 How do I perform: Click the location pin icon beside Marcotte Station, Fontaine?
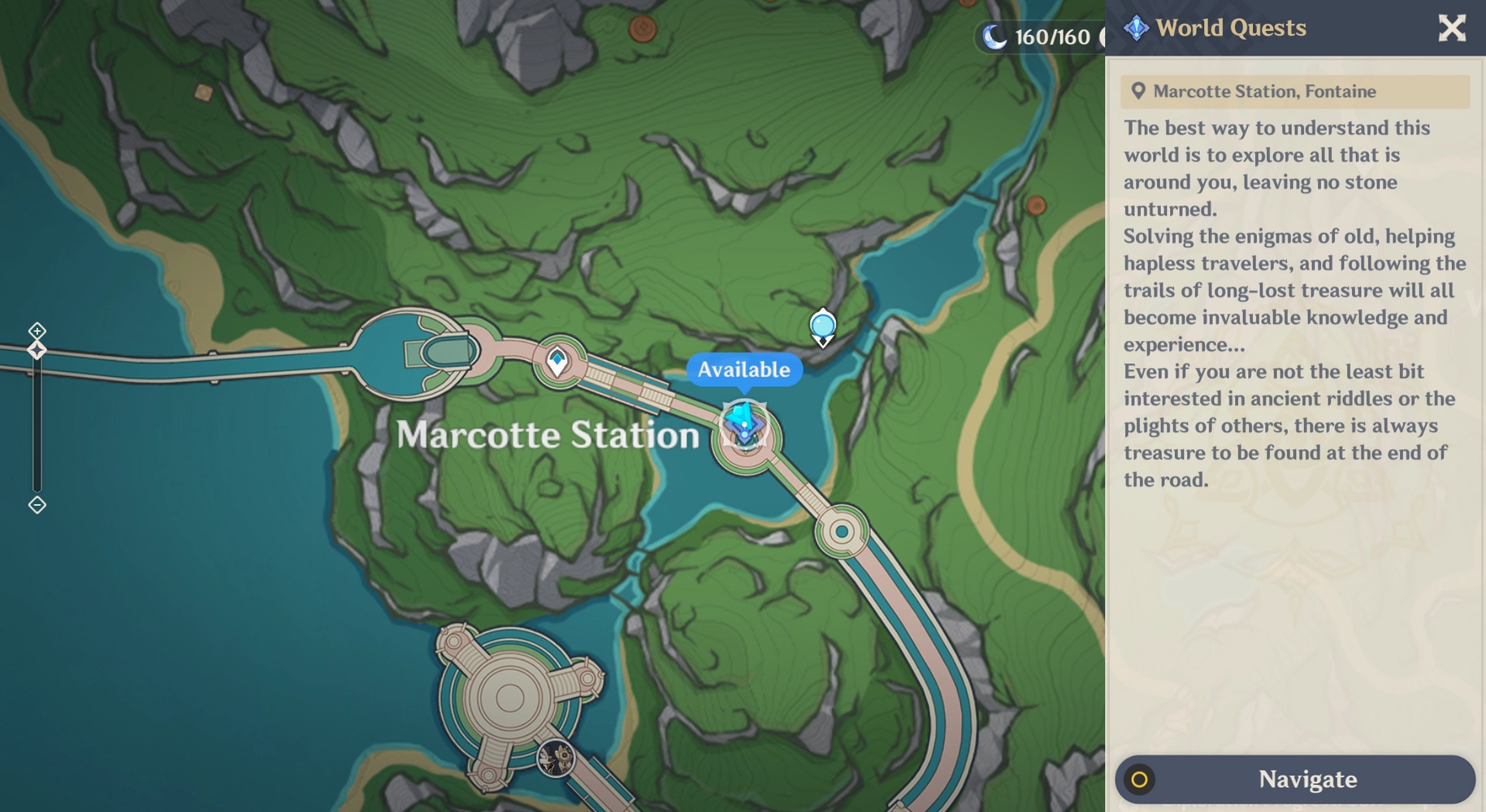click(1139, 91)
